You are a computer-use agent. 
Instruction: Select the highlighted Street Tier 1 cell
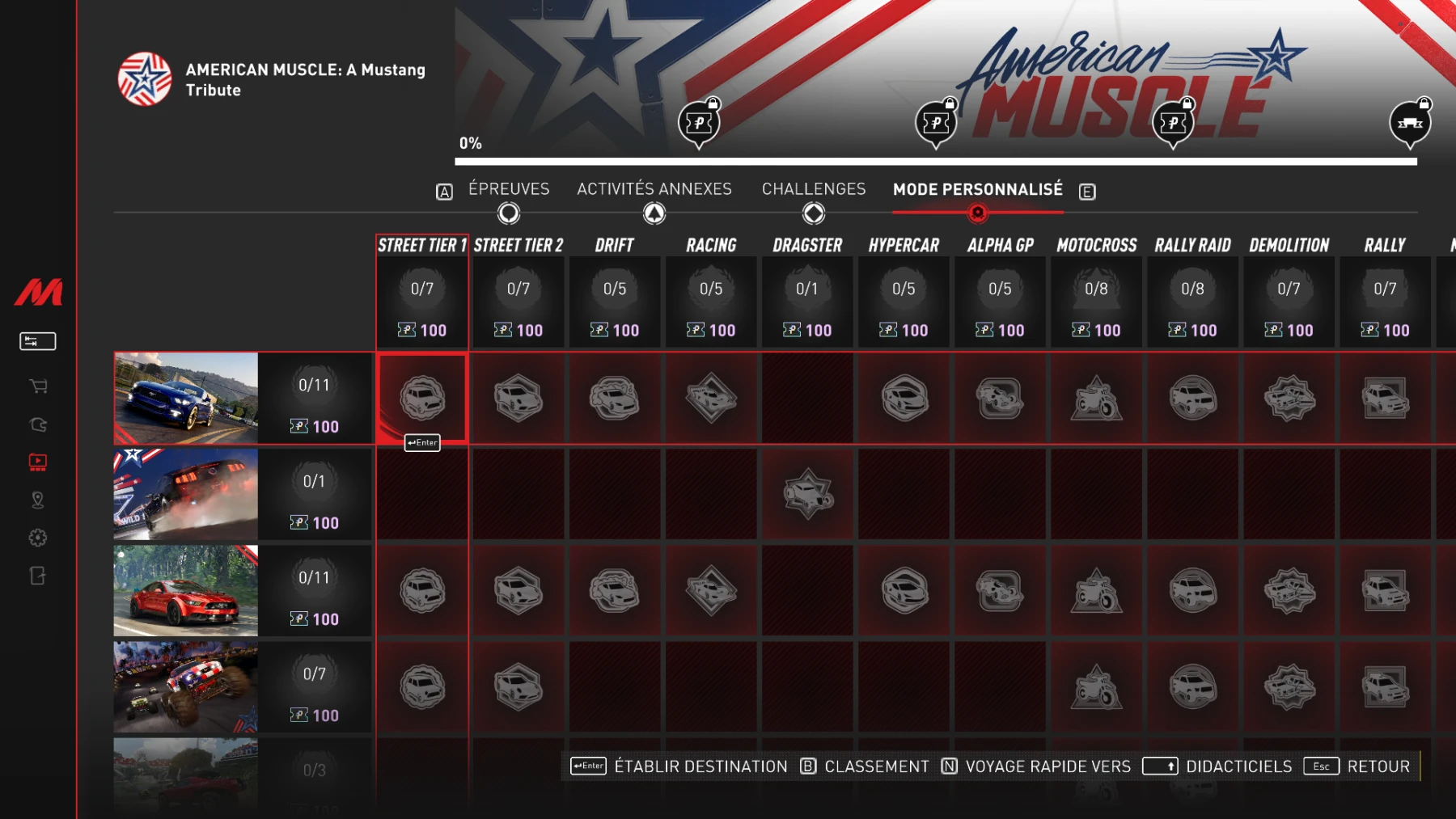coord(422,398)
